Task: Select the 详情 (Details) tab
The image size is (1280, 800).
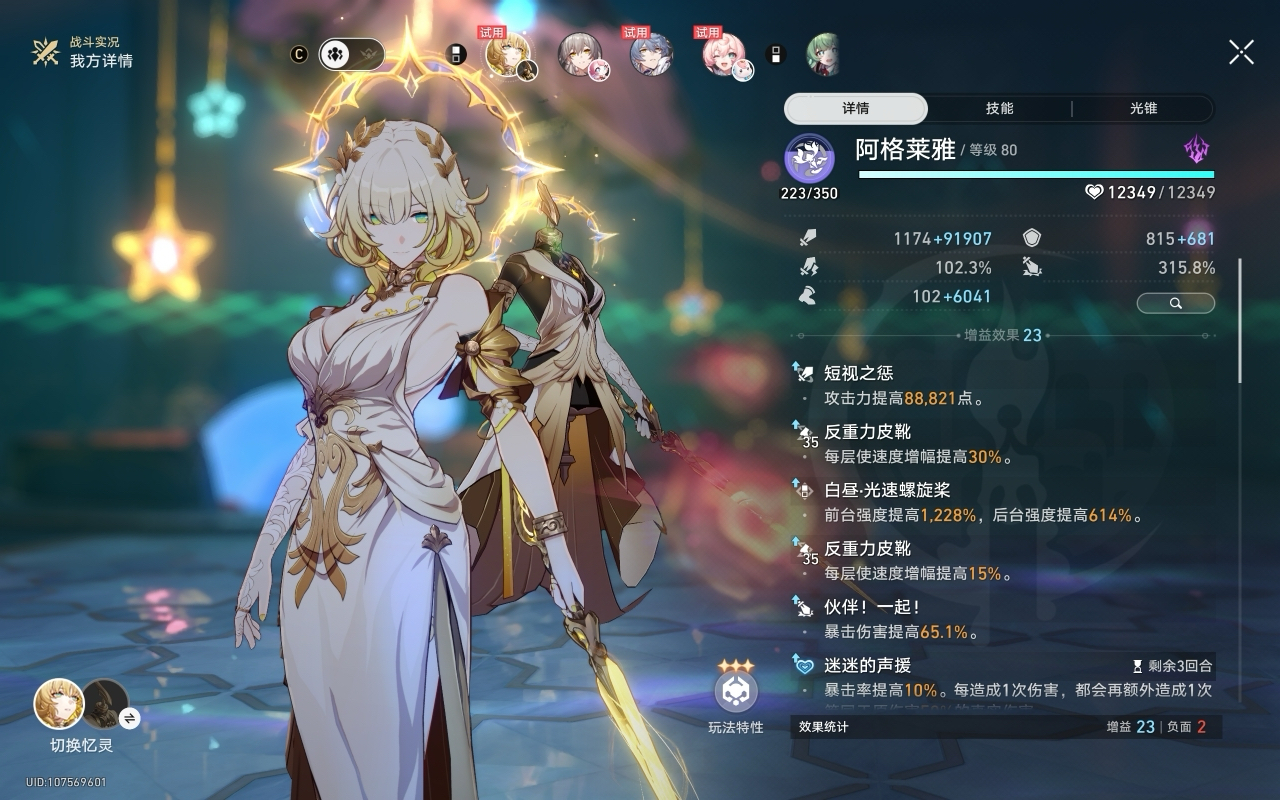Action: (856, 109)
